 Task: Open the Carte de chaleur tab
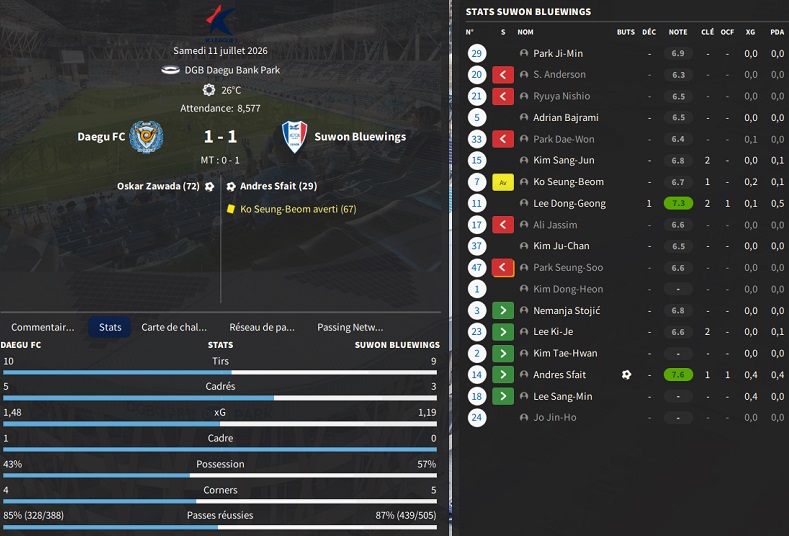point(174,327)
